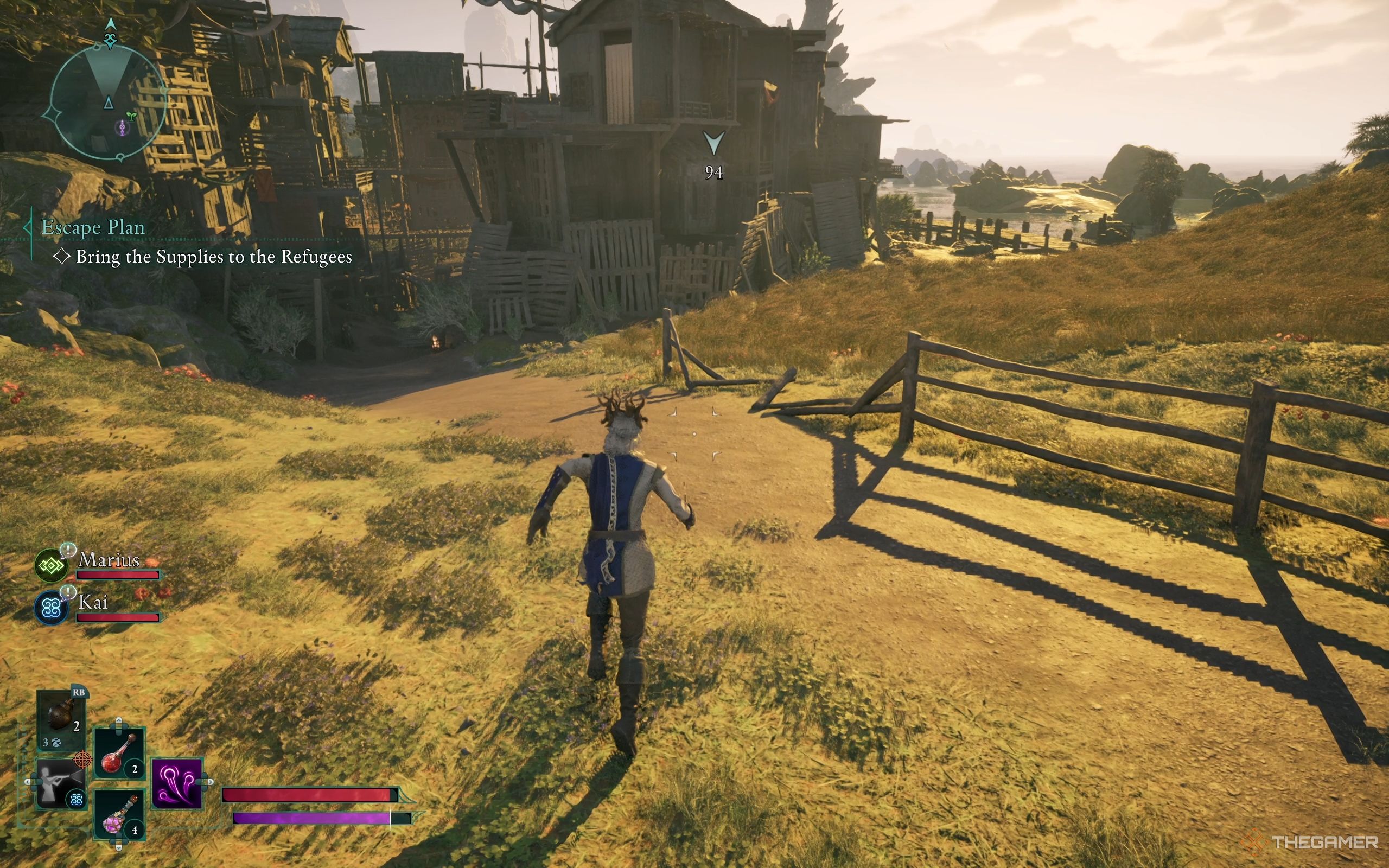Click the waypoint distance marker showing 94
This screenshot has height=868, width=1389.
pyautogui.click(x=713, y=155)
